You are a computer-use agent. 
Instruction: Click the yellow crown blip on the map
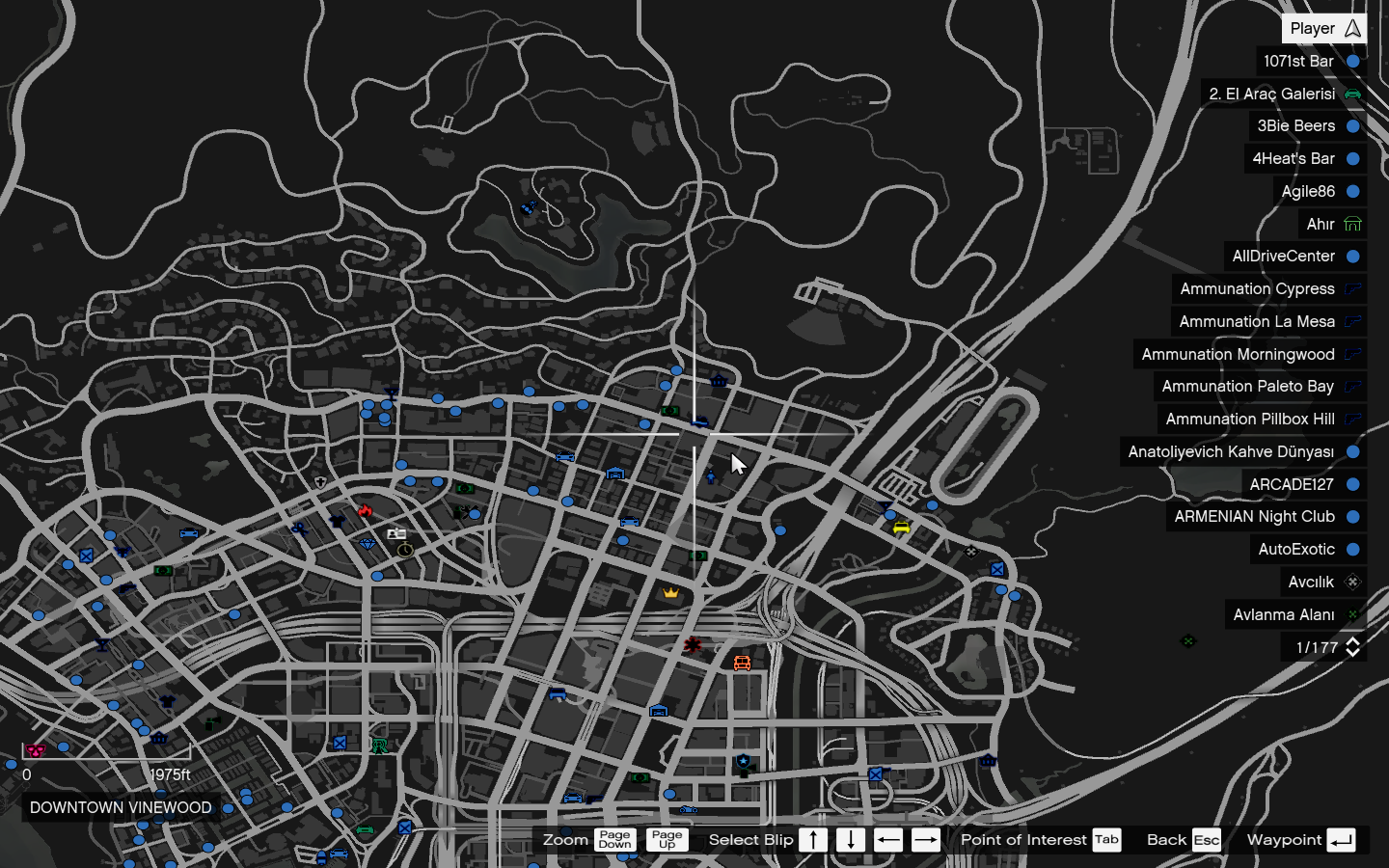670,593
